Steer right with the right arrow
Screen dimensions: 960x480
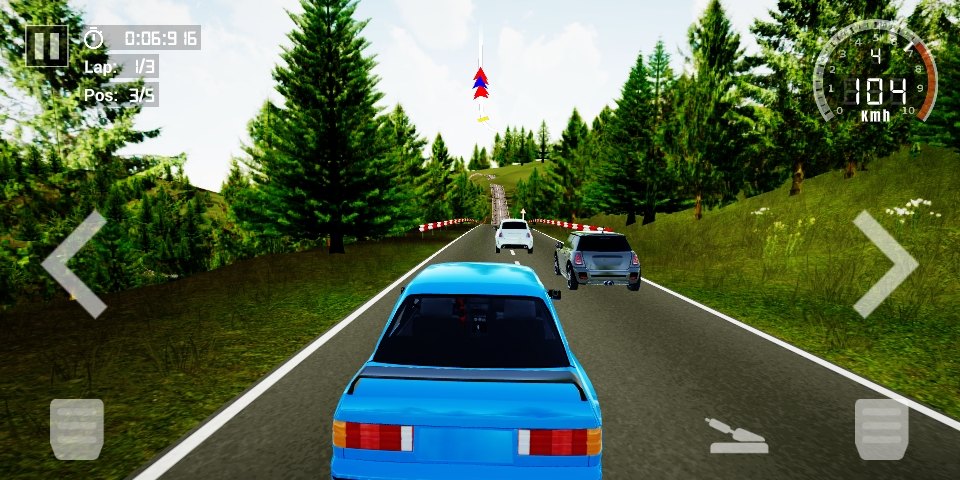[884, 264]
